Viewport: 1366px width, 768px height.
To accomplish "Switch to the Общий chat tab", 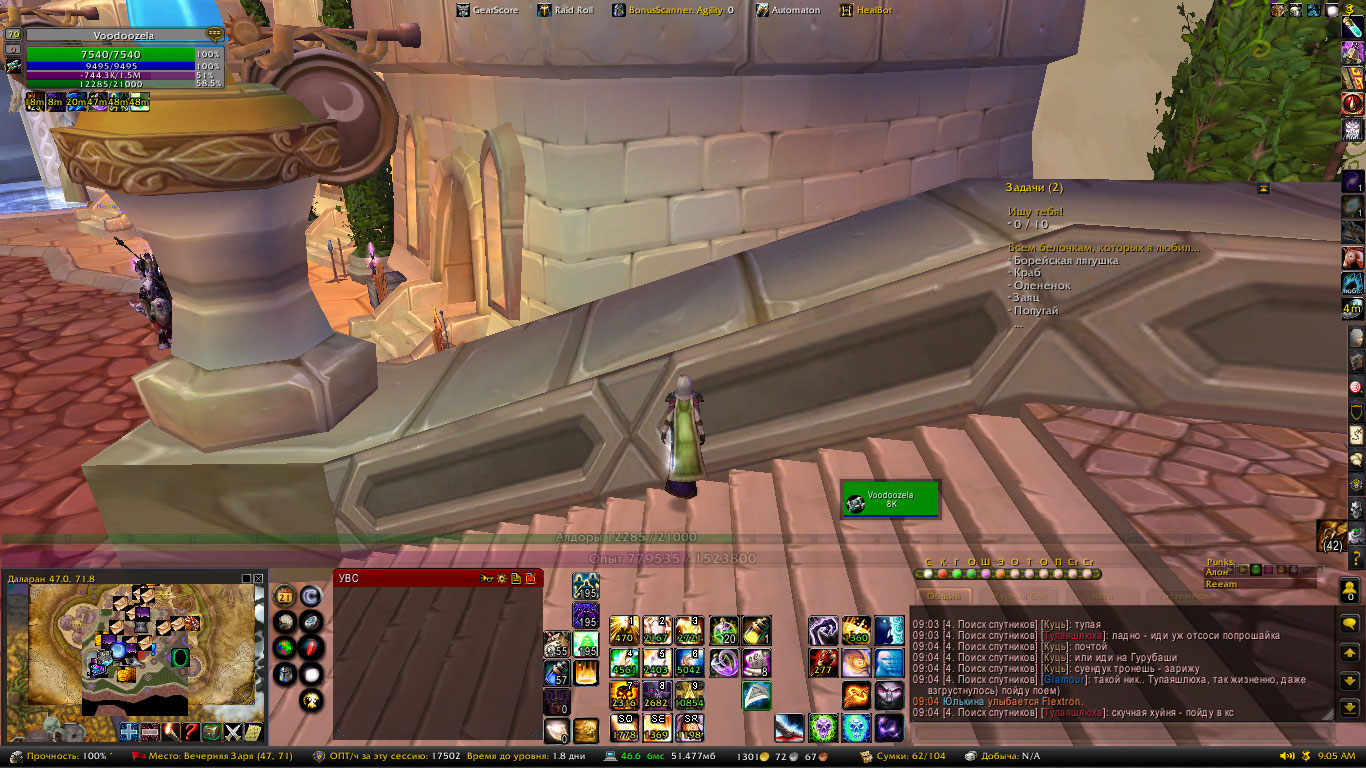I will click(944, 597).
